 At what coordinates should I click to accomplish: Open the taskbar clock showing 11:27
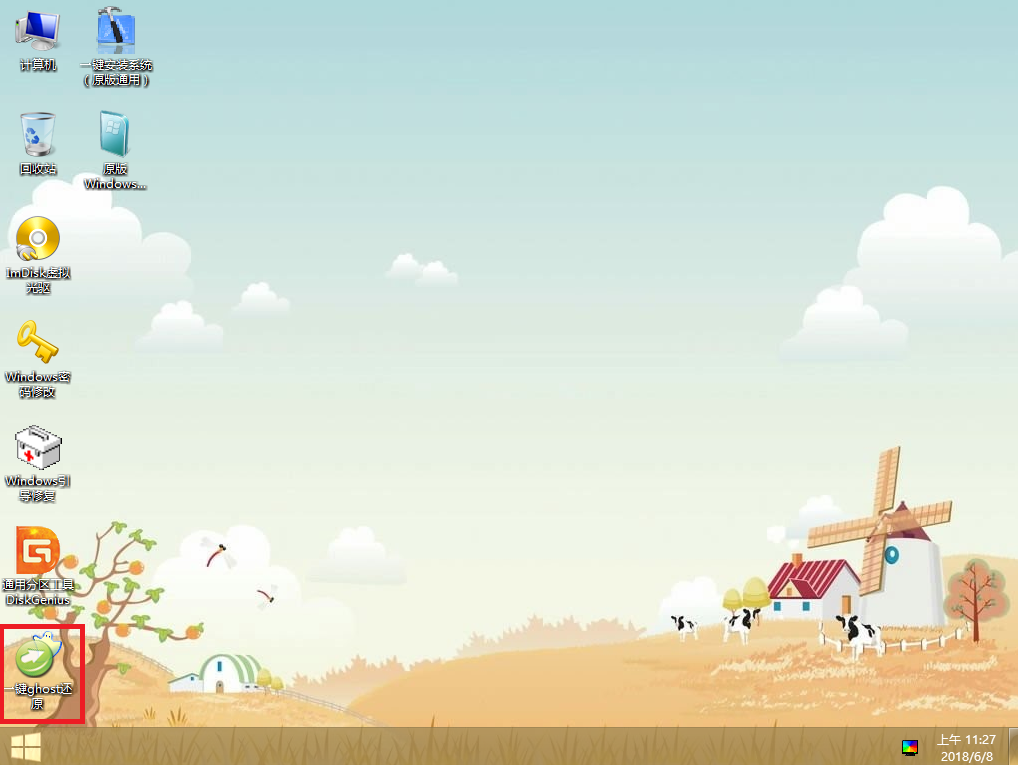click(x=965, y=747)
